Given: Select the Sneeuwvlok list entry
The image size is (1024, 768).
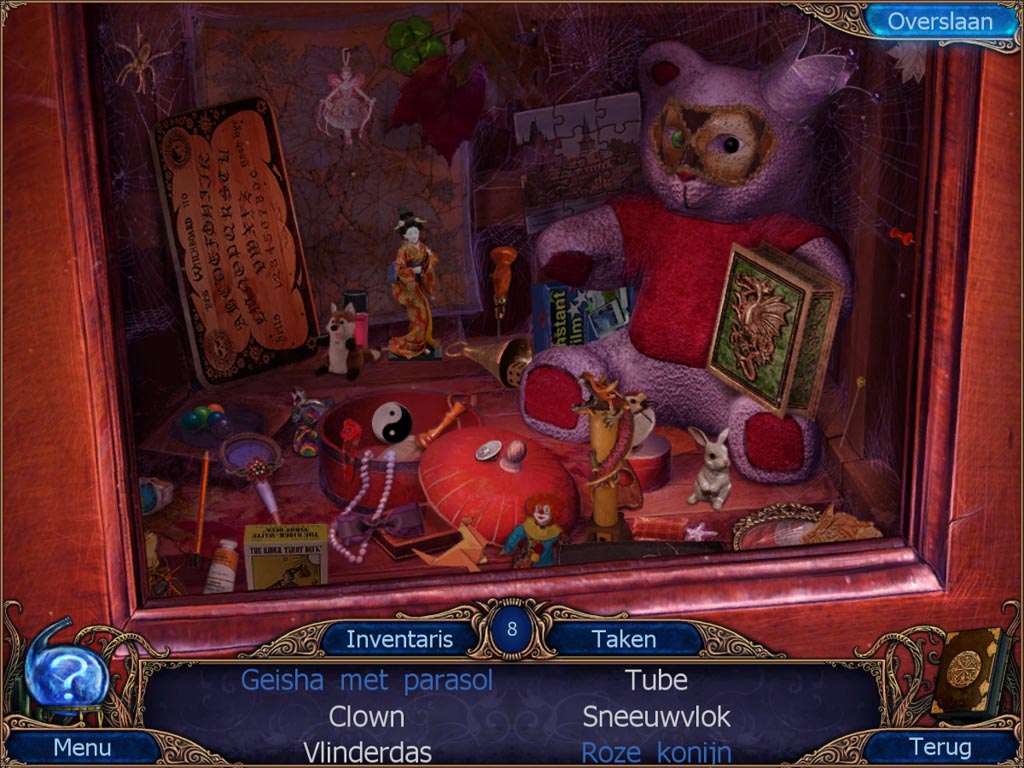Looking at the screenshot, I should (x=656, y=717).
